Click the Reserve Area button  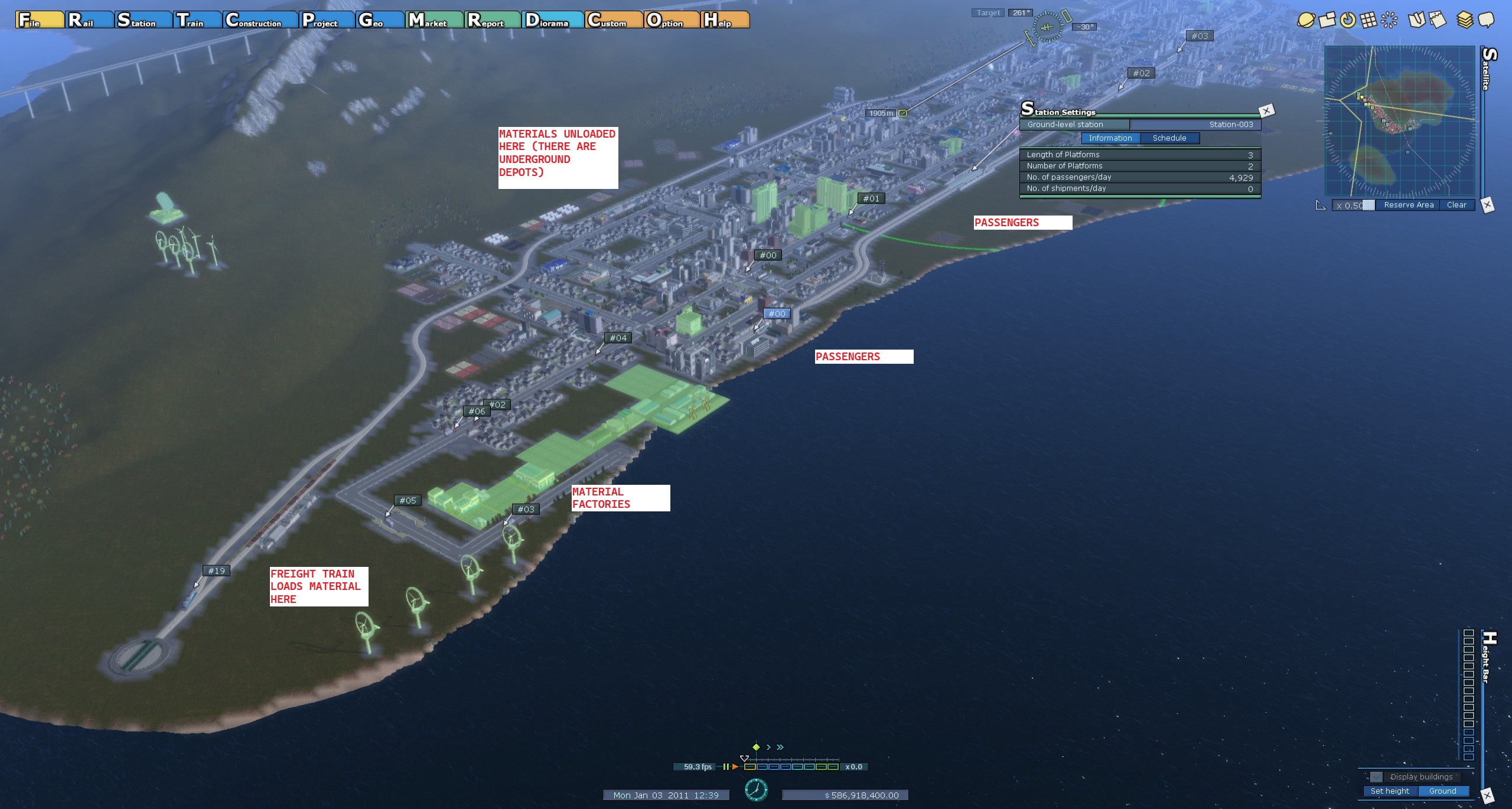(x=1408, y=205)
